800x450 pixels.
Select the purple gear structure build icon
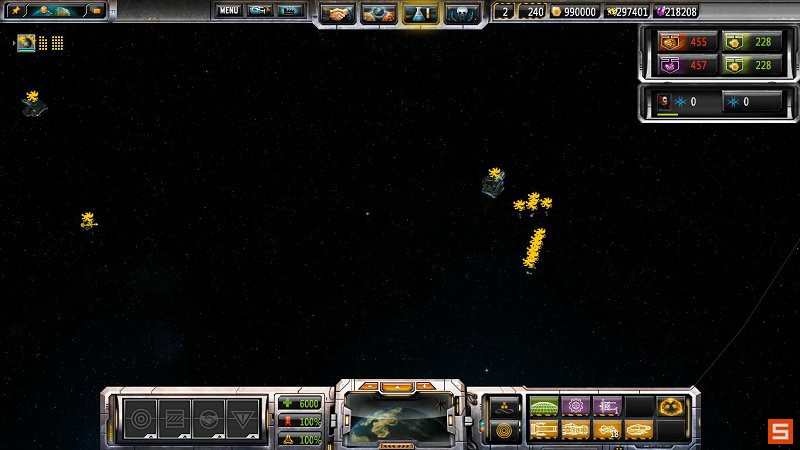pyautogui.click(x=576, y=406)
